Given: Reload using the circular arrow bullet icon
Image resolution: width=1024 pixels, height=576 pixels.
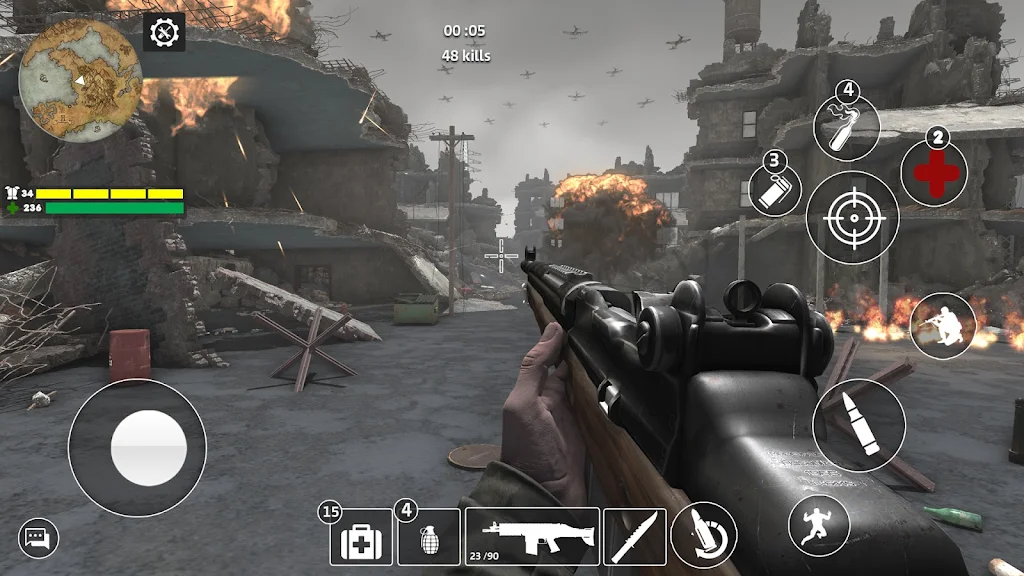Looking at the screenshot, I should pos(704,535).
